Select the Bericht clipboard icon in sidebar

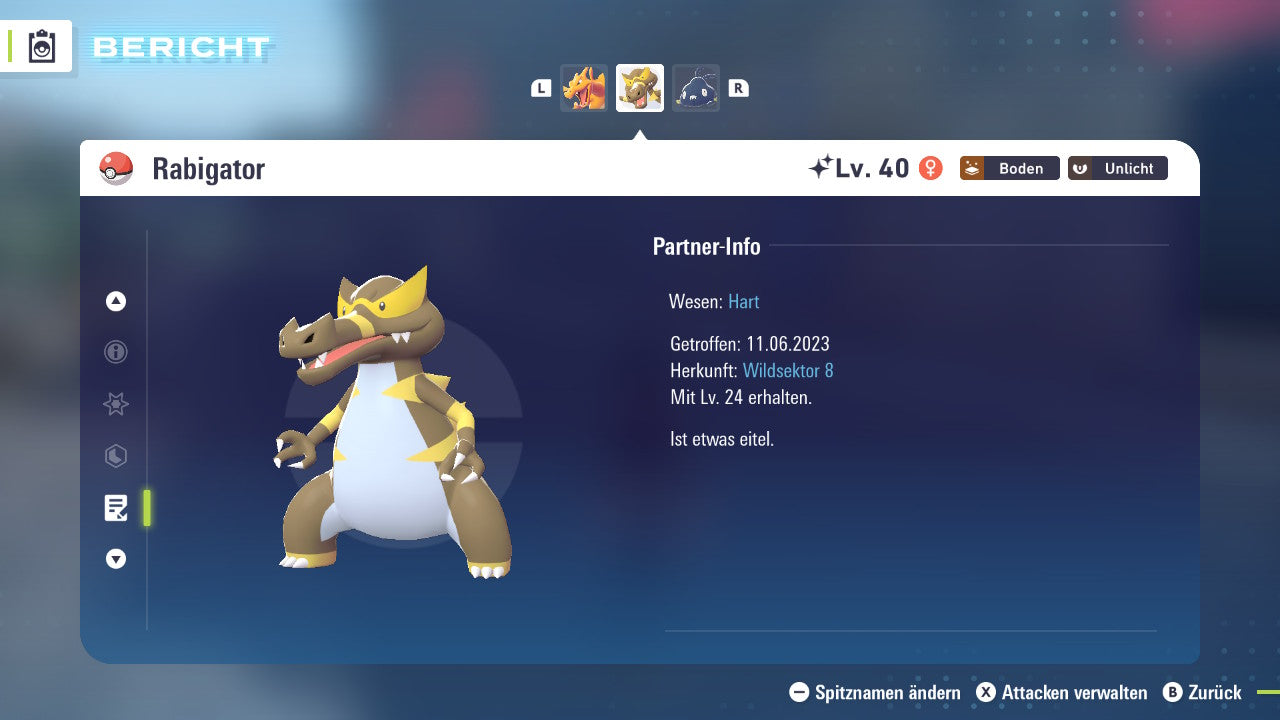pos(116,508)
